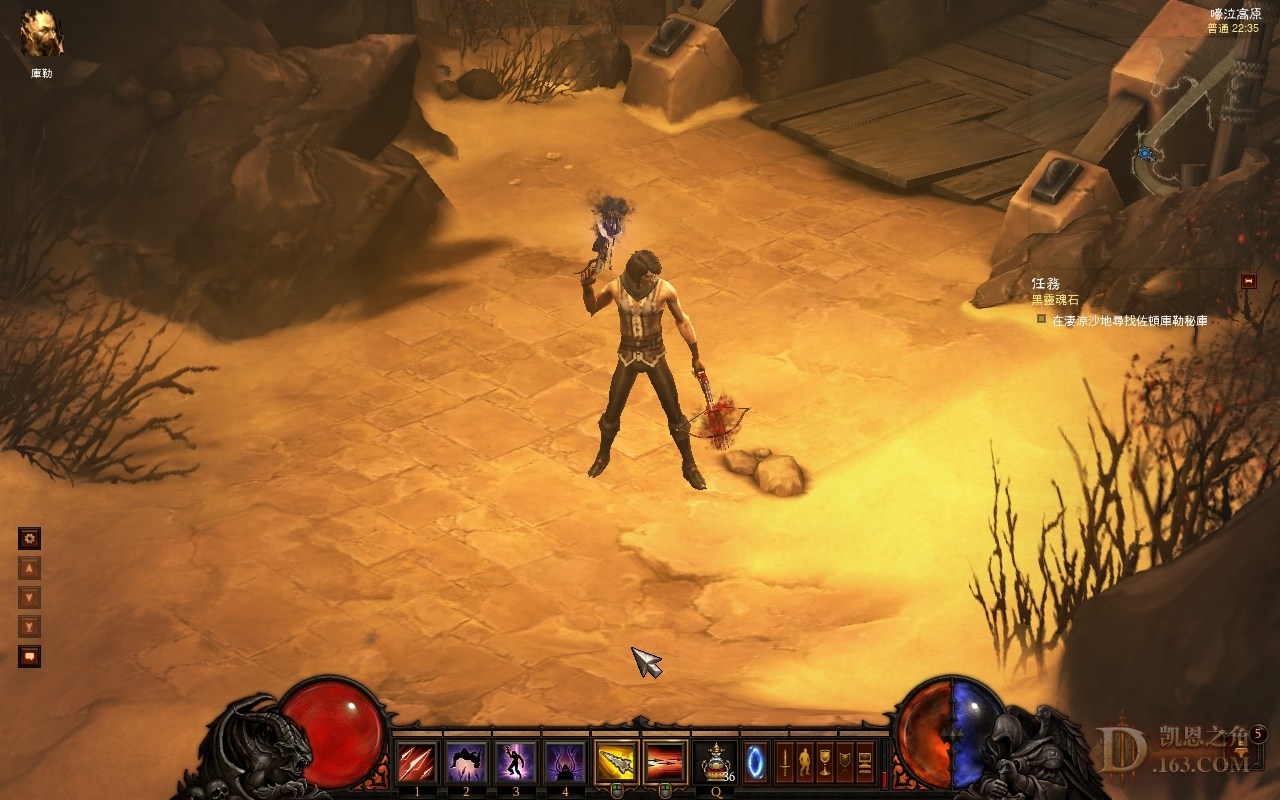Open the character inventory figure button
The image size is (1280, 800).
coord(805,762)
